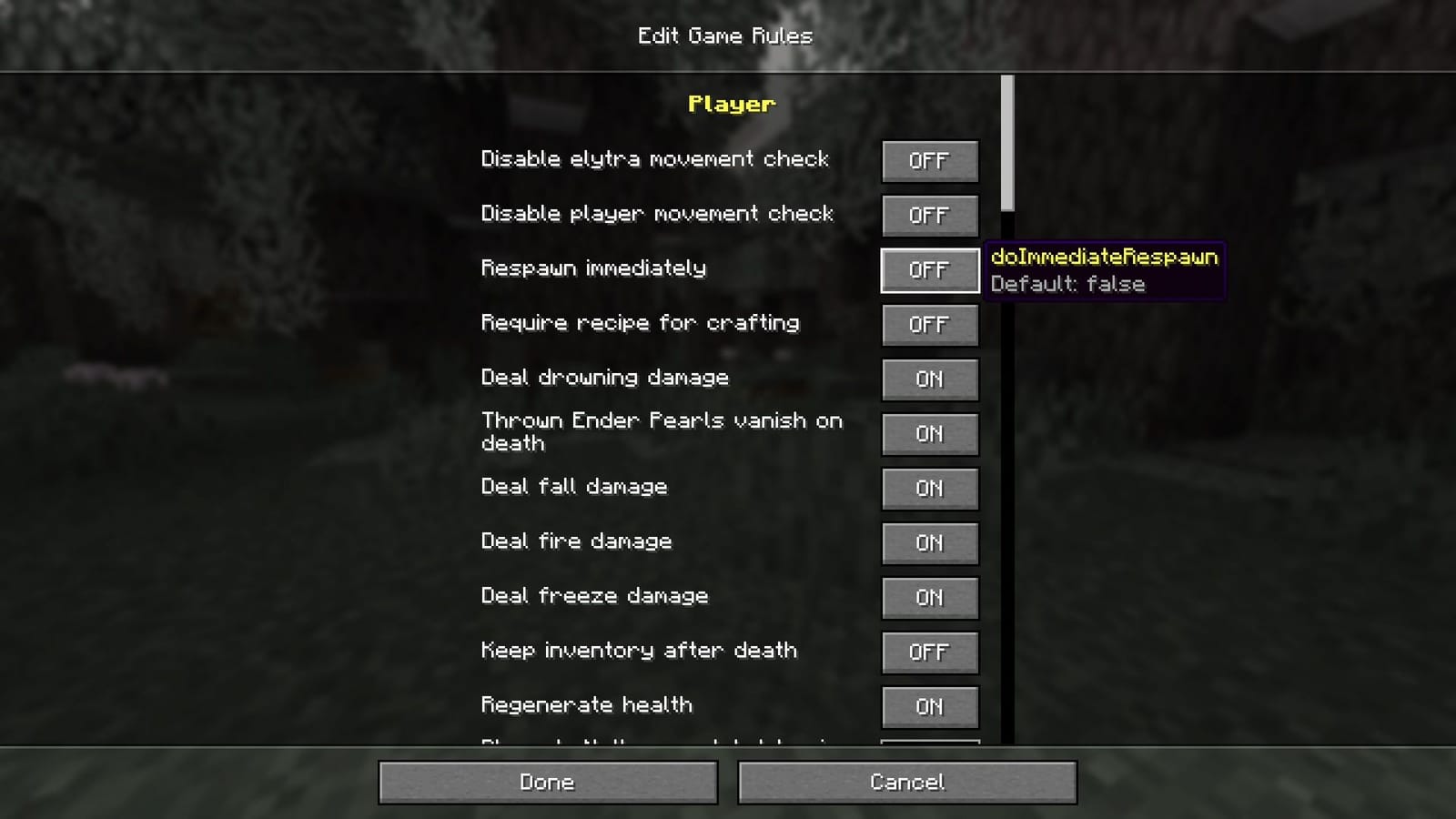Toggle Disable player movement check
Viewport: 1456px width, 819px height.
point(929,216)
